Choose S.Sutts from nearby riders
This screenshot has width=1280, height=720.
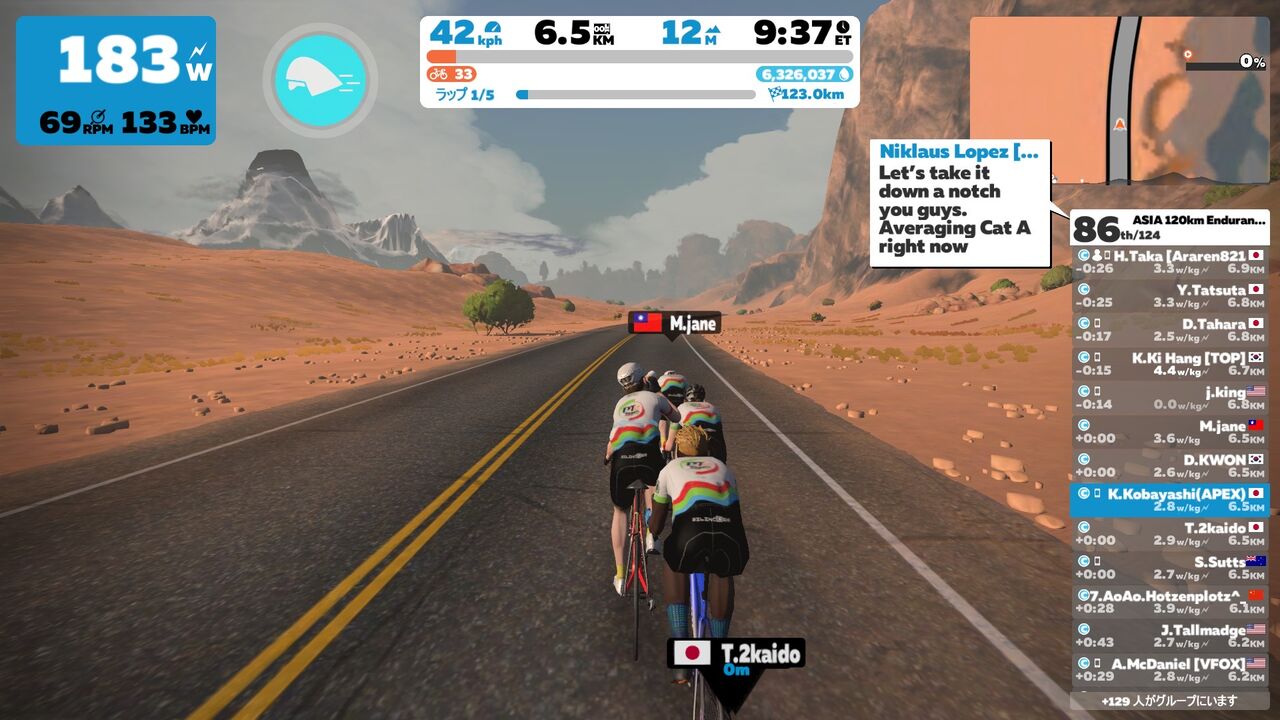click(x=1169, y=568)
